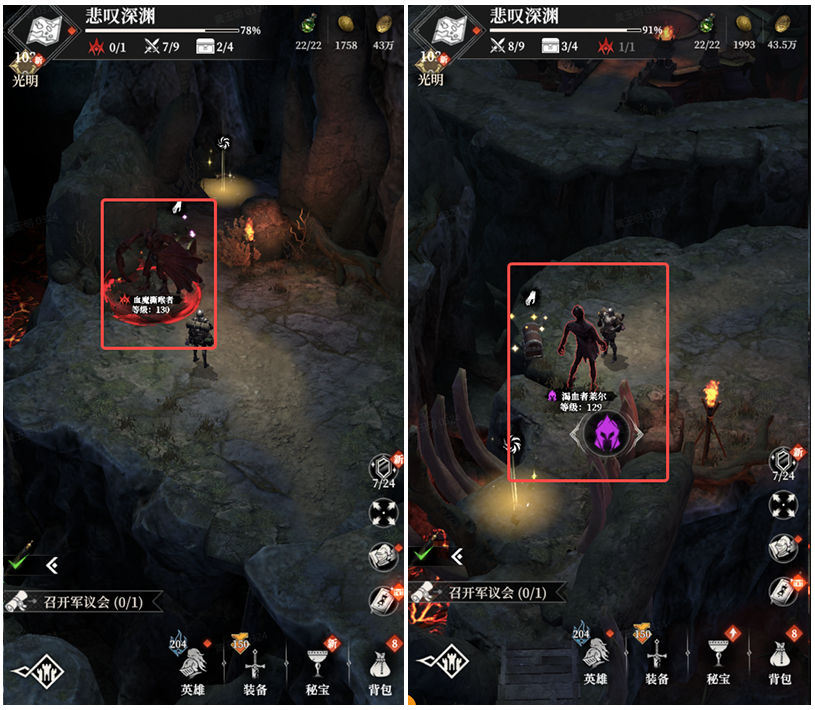Click the 7/24 shield icon in left screenshot

point(385,471)
